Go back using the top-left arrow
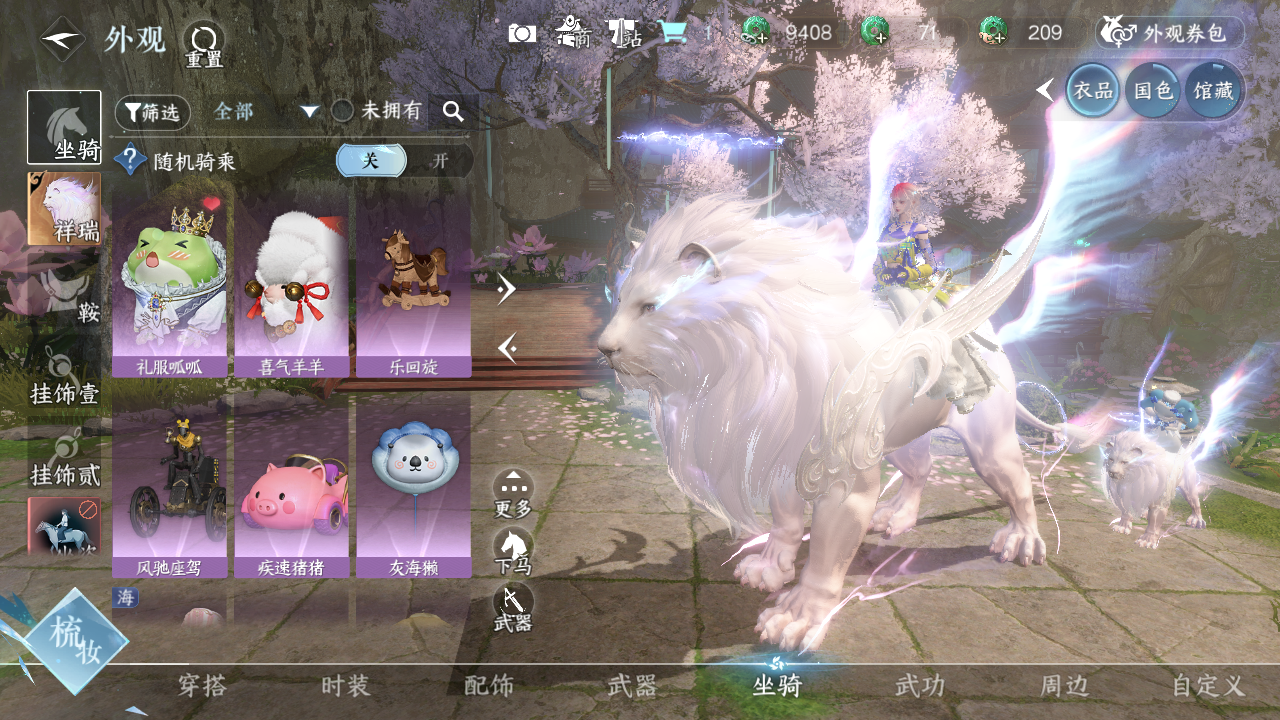Screen dimensions: 1280x720 (x=62, y=39)
